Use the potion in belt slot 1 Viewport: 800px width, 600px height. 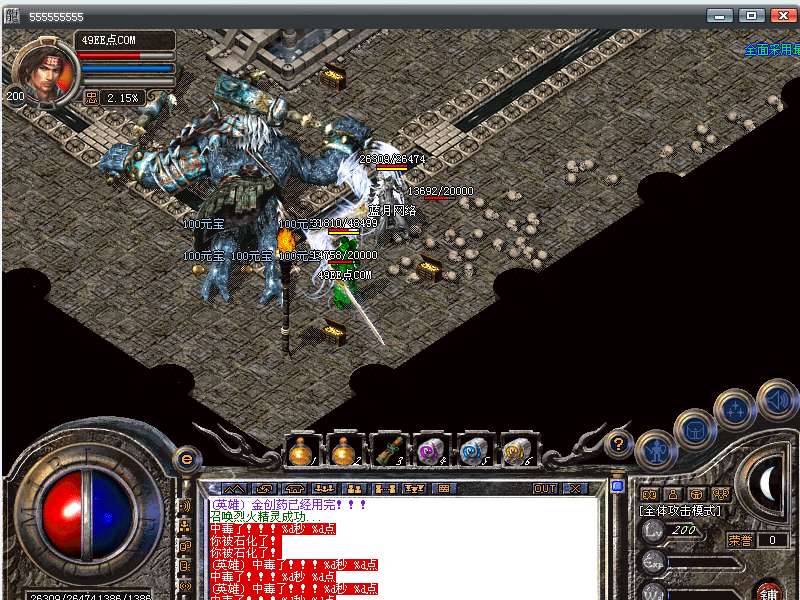(299, 452)
